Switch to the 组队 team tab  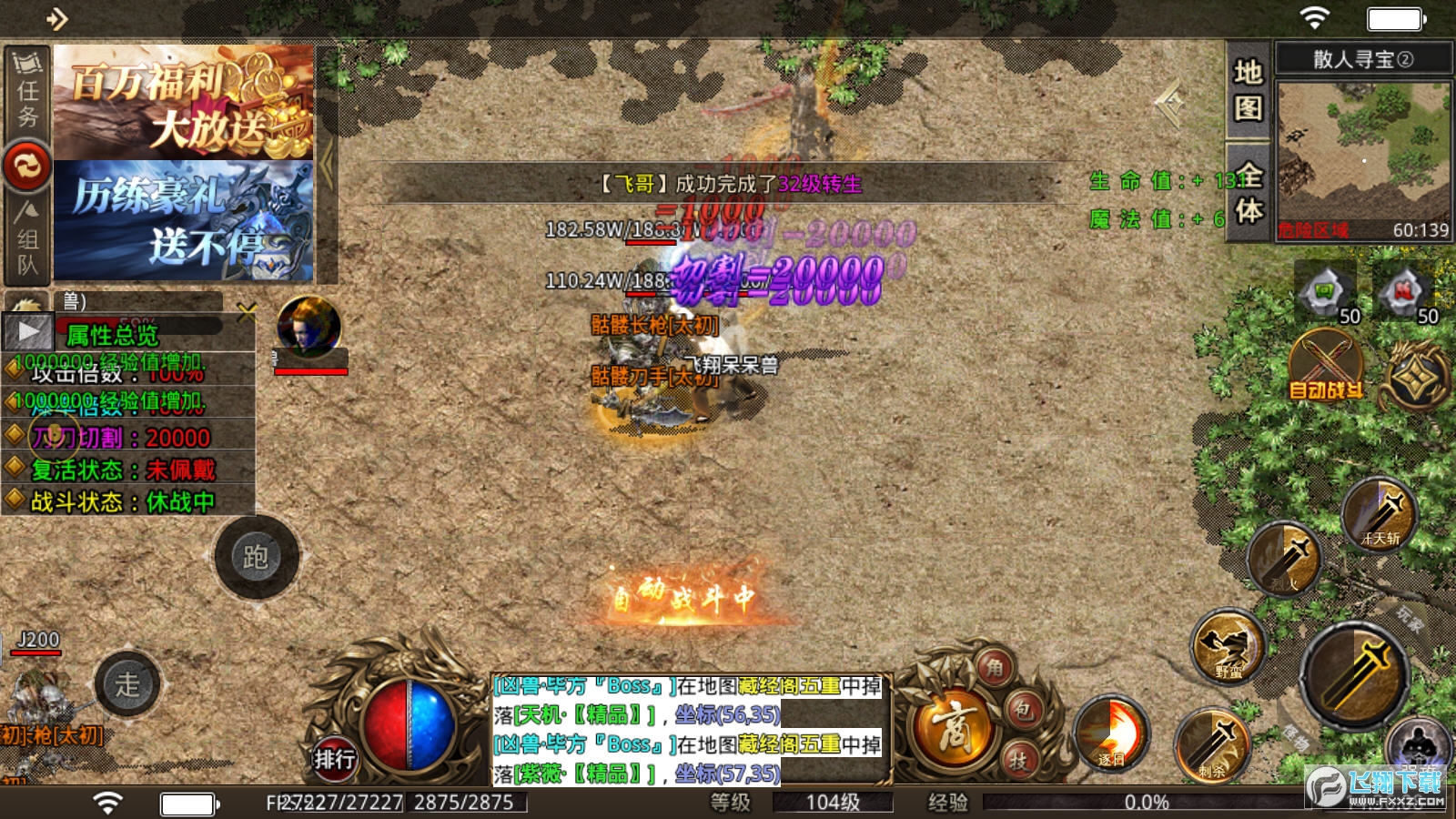tap(27, 241)
